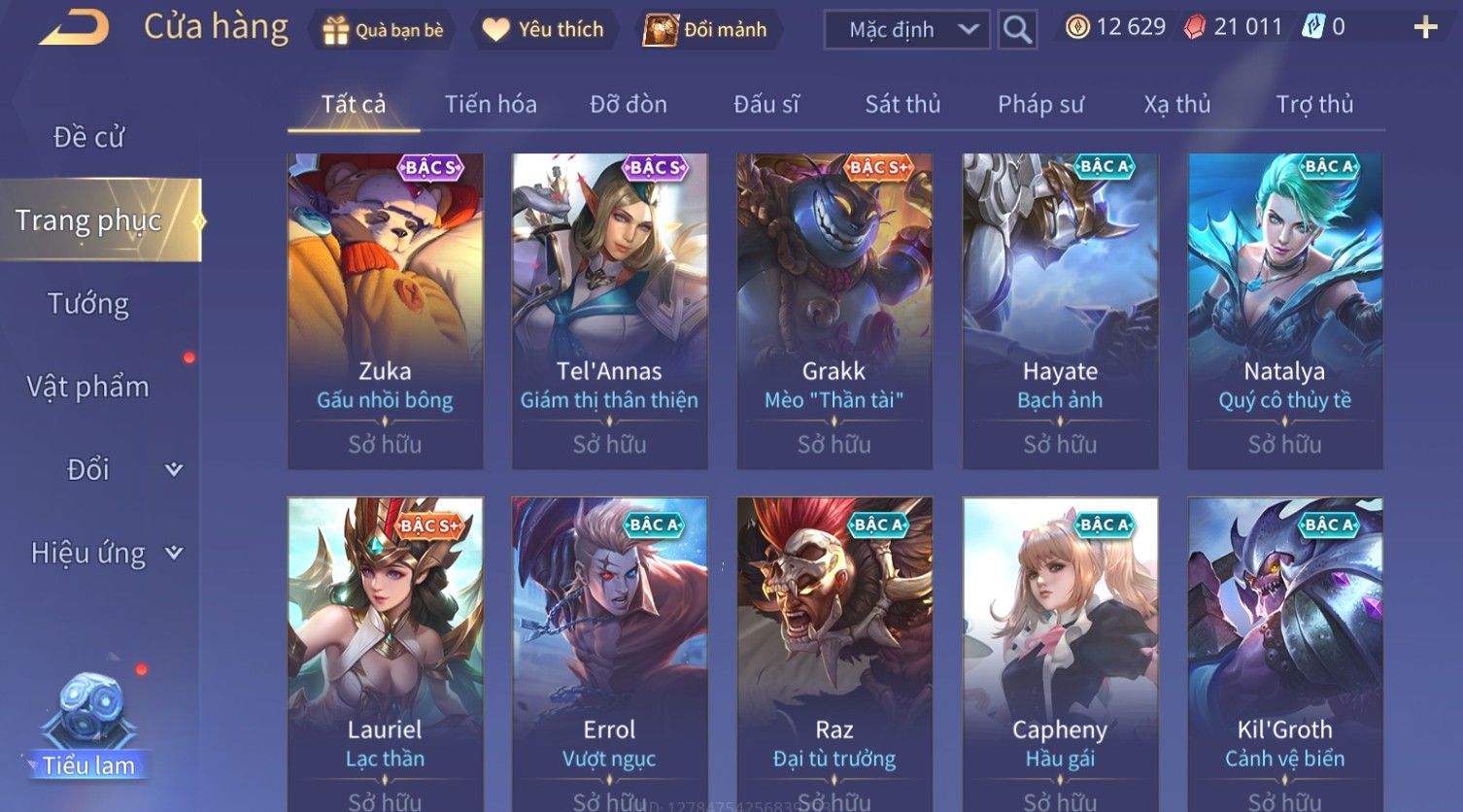Go to the Vật phẩm section

(88, 387)
